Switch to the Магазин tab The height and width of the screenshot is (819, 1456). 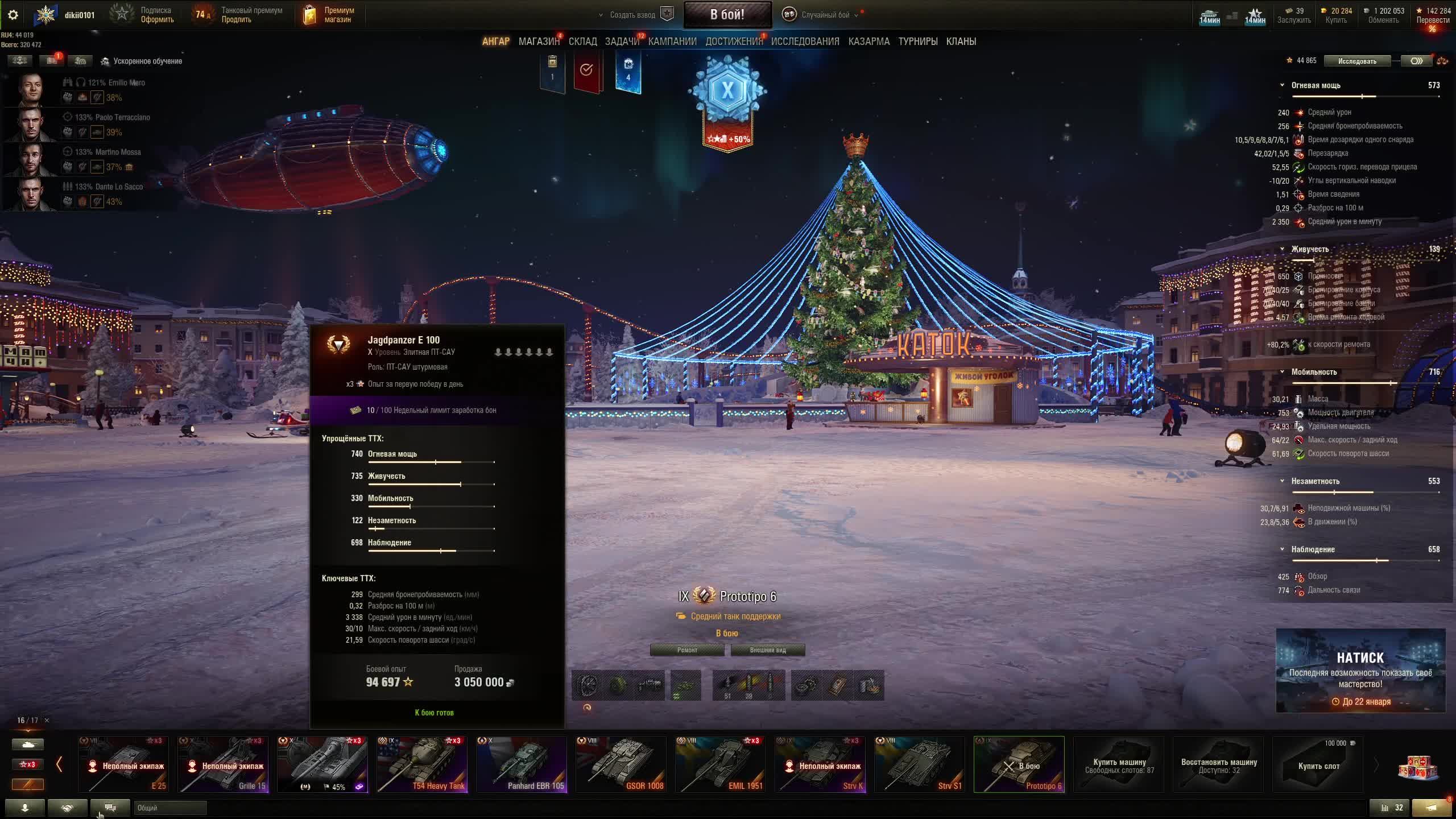pos(539,42)
